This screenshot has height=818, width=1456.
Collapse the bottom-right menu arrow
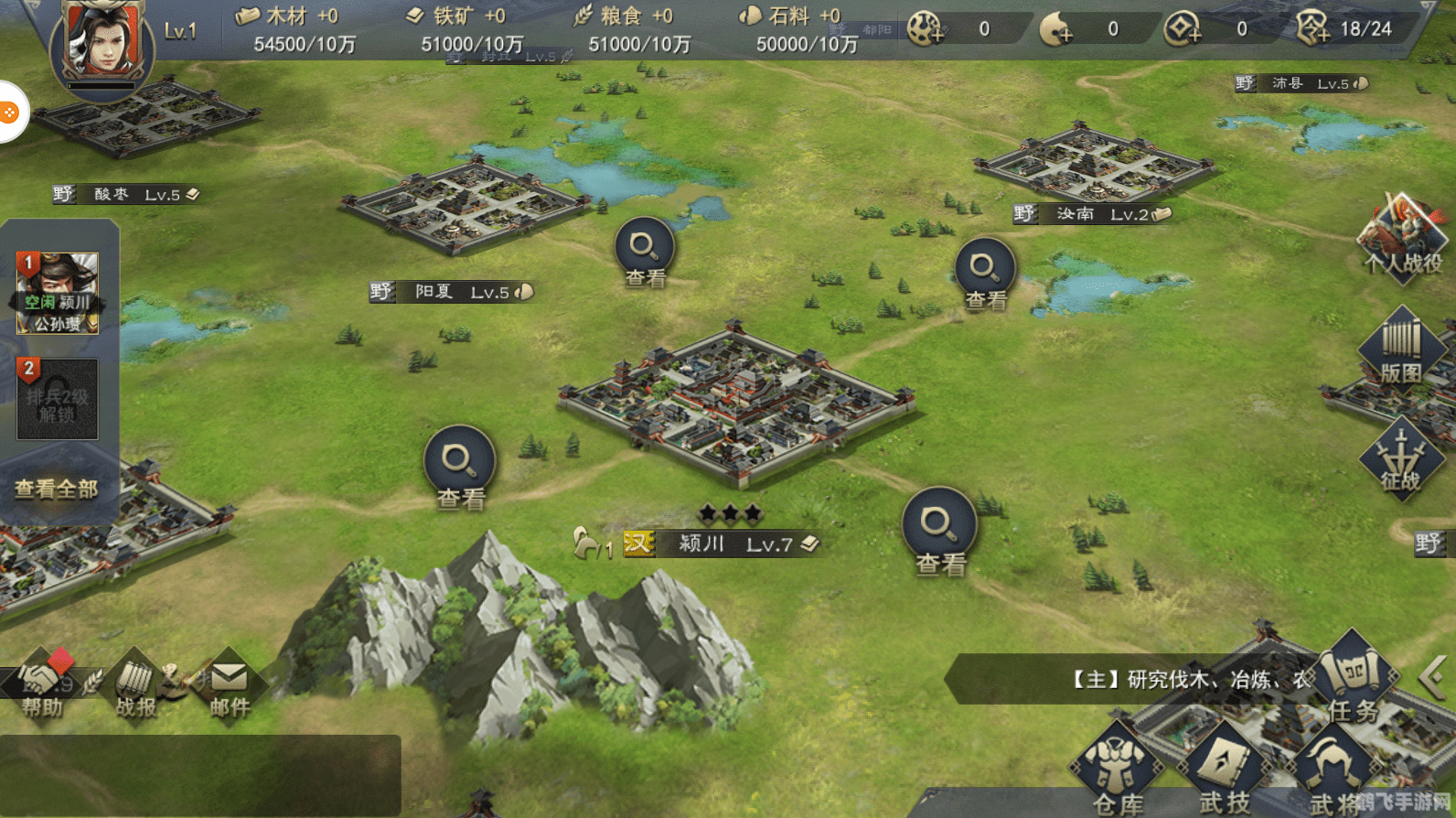1432,679
